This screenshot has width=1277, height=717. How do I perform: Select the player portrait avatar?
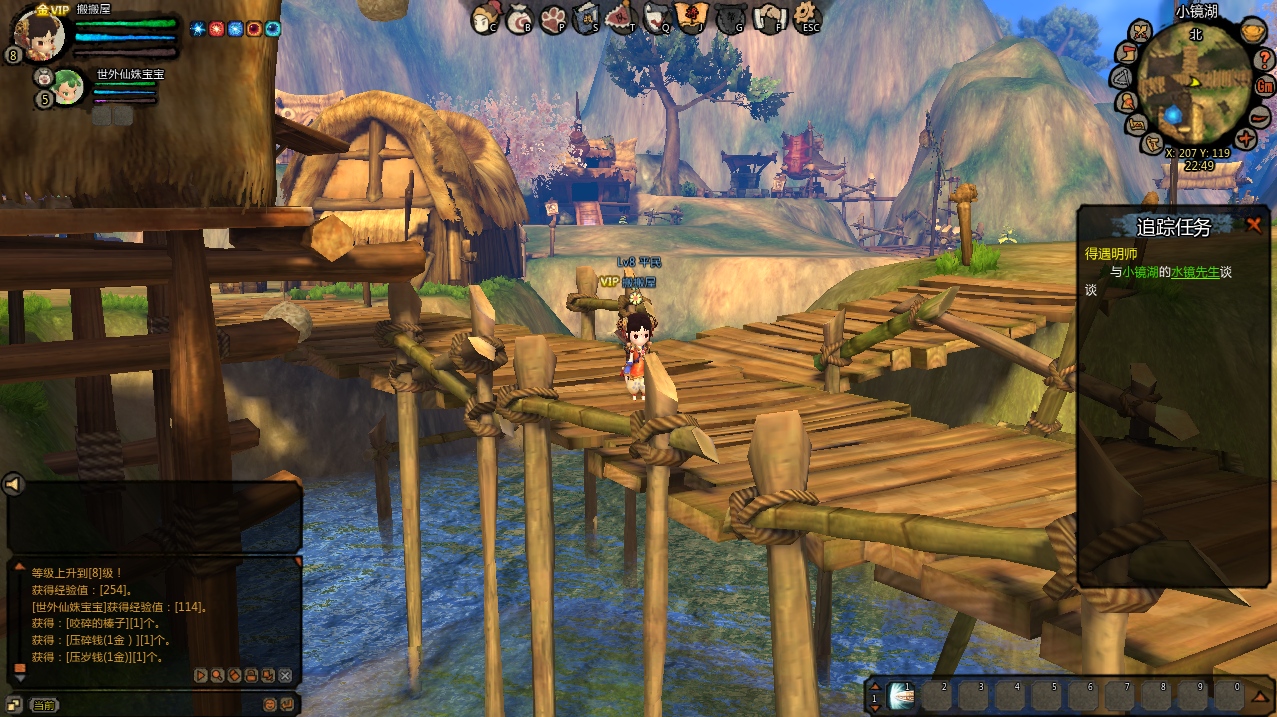40,36
